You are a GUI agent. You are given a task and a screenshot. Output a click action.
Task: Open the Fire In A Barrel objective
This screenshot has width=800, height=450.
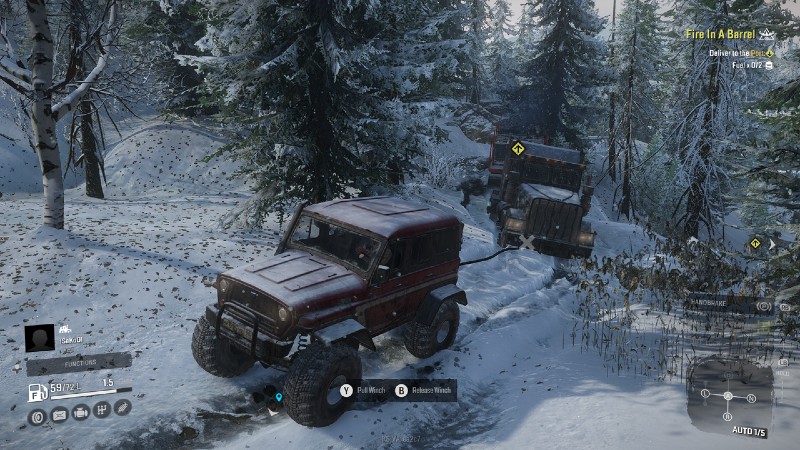tap(720, 34)
